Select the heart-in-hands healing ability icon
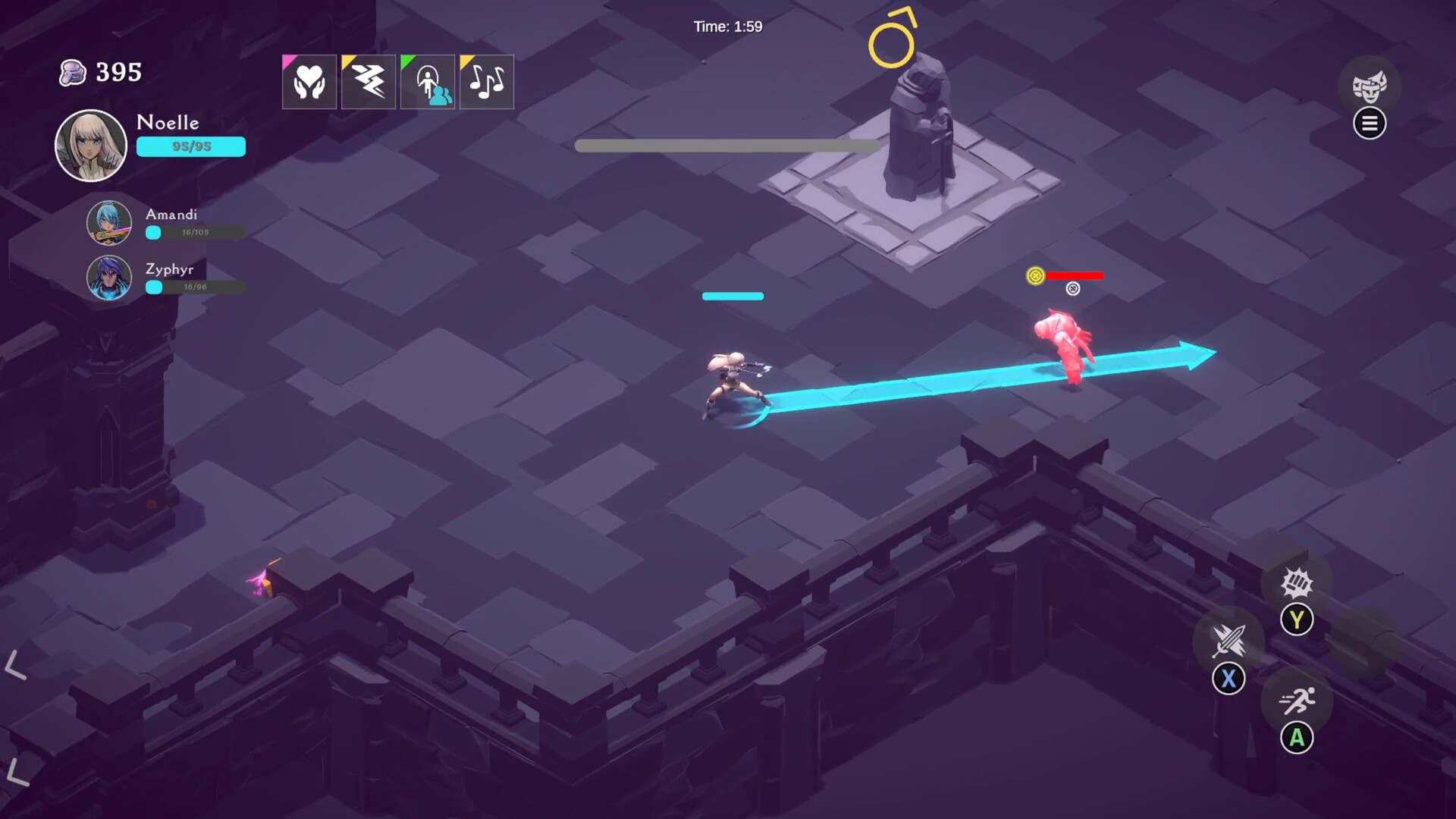 pyautogui.click(x=309, y=82)
